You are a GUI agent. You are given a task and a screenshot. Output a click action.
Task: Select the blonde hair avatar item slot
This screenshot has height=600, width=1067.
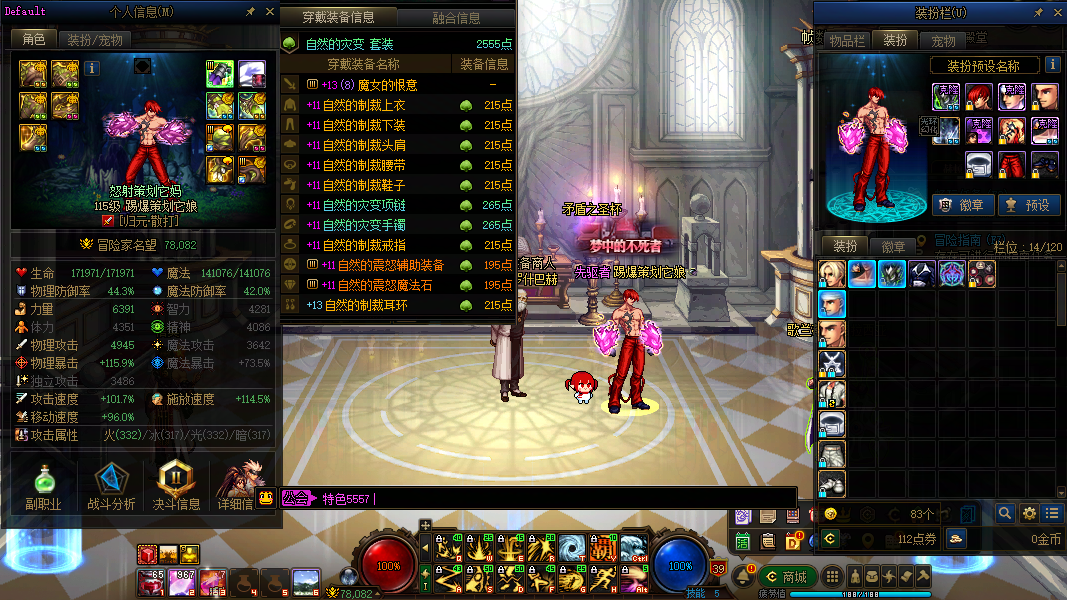(832, 274)
